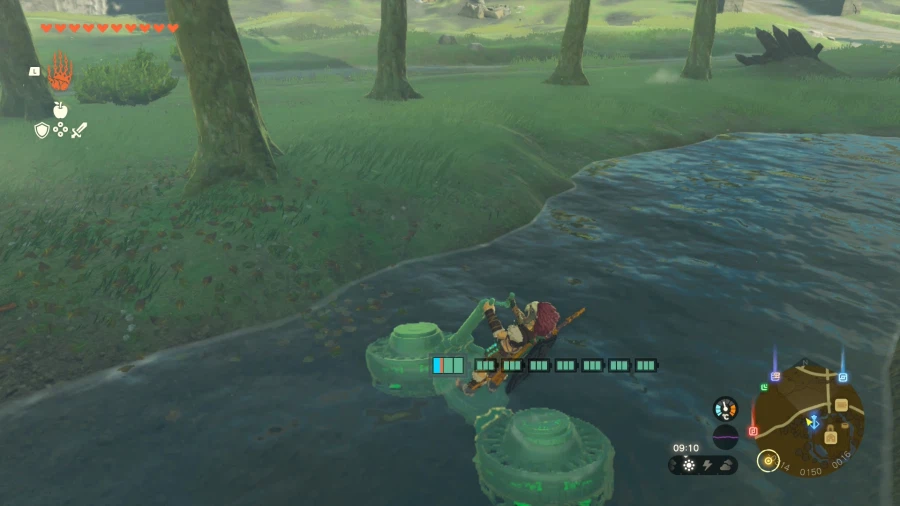Select the red beacon marker on the minimap
Image resolution: width=900 pixels, height=506 pixels.
click(753, 431)
